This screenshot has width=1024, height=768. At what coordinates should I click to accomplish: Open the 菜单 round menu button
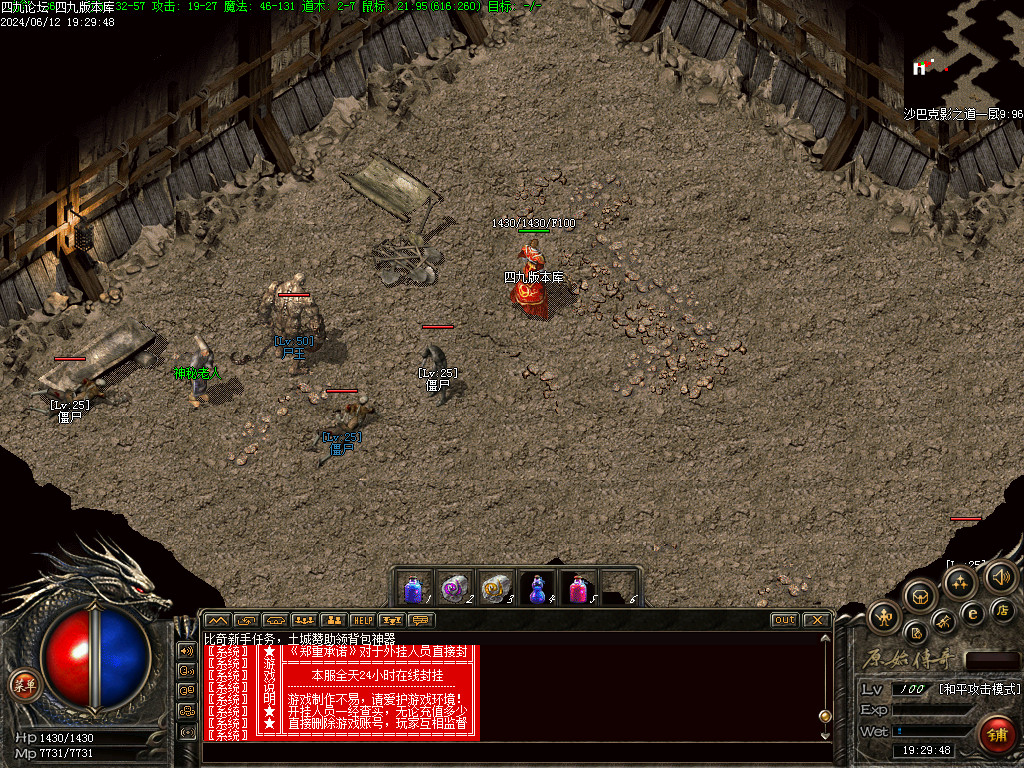21,685
